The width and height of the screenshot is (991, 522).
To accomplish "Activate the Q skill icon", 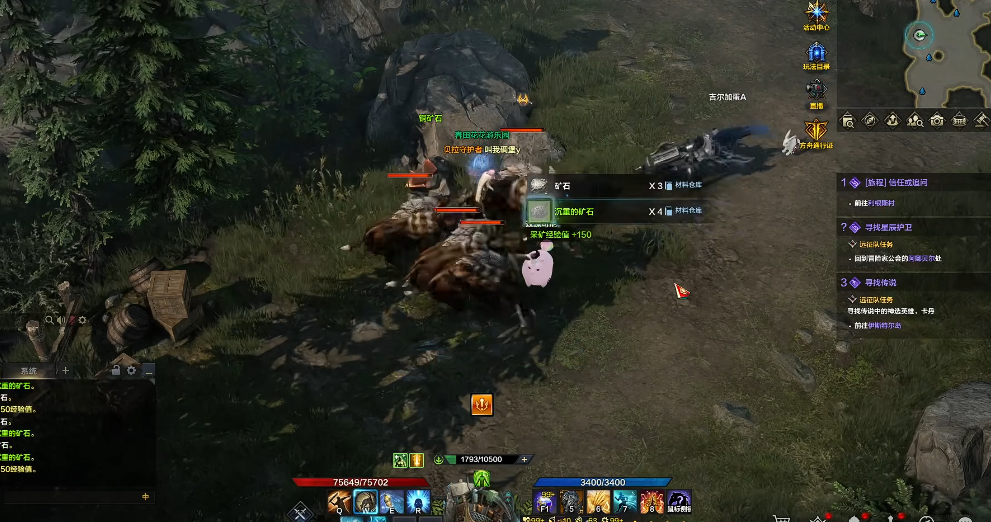I will (x=339, y=501).
